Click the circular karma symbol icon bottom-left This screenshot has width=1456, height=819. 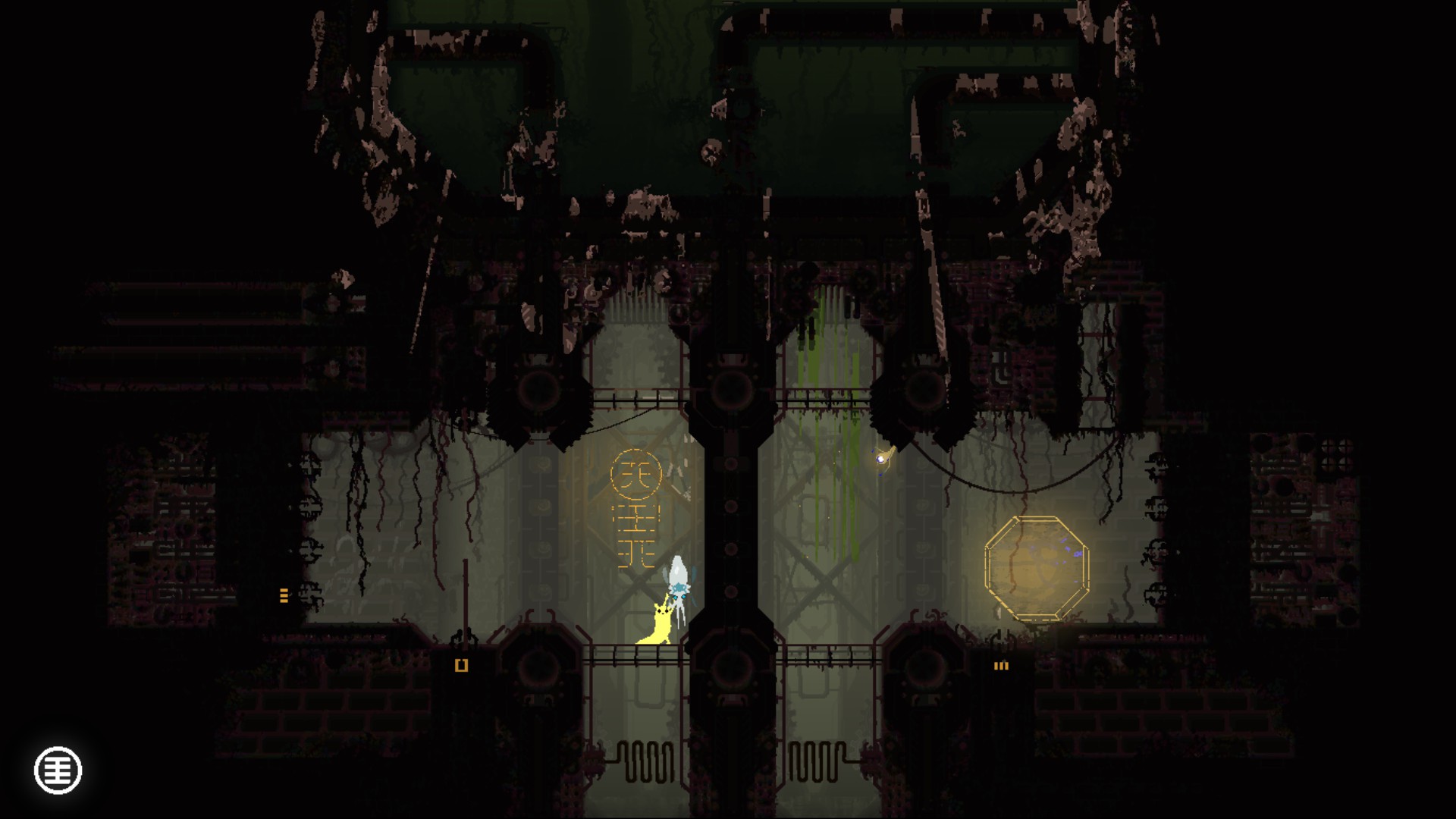coord(57,770)
